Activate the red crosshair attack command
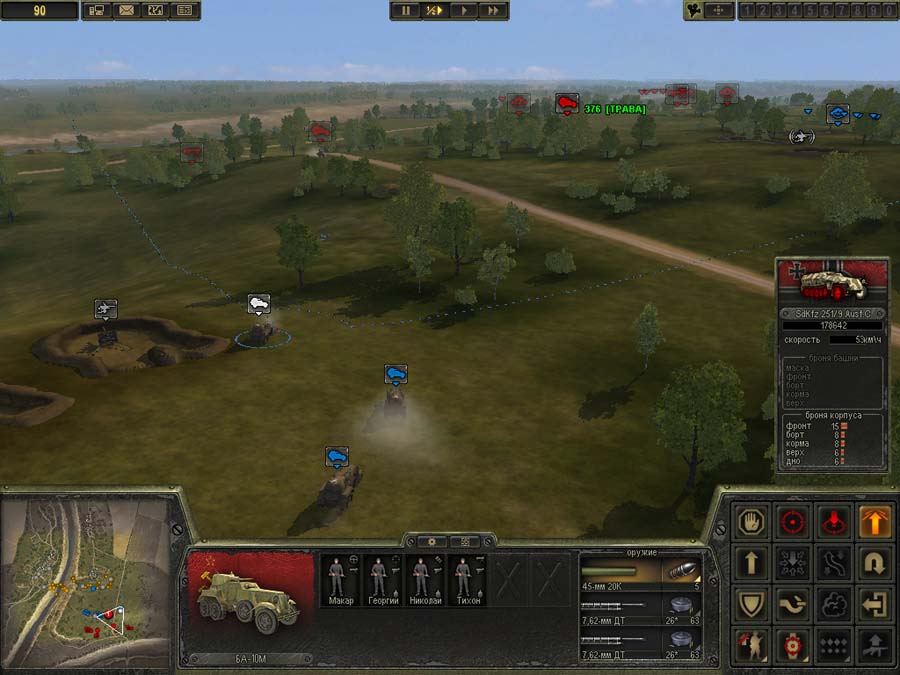Screen dimensions: 900x675 pos(793,521)
